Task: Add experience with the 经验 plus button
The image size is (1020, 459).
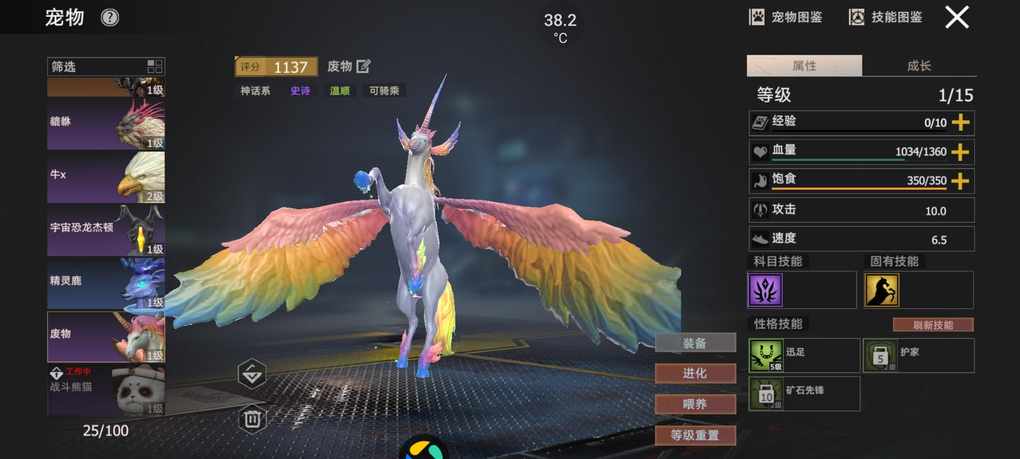Action: click(961, 122)
